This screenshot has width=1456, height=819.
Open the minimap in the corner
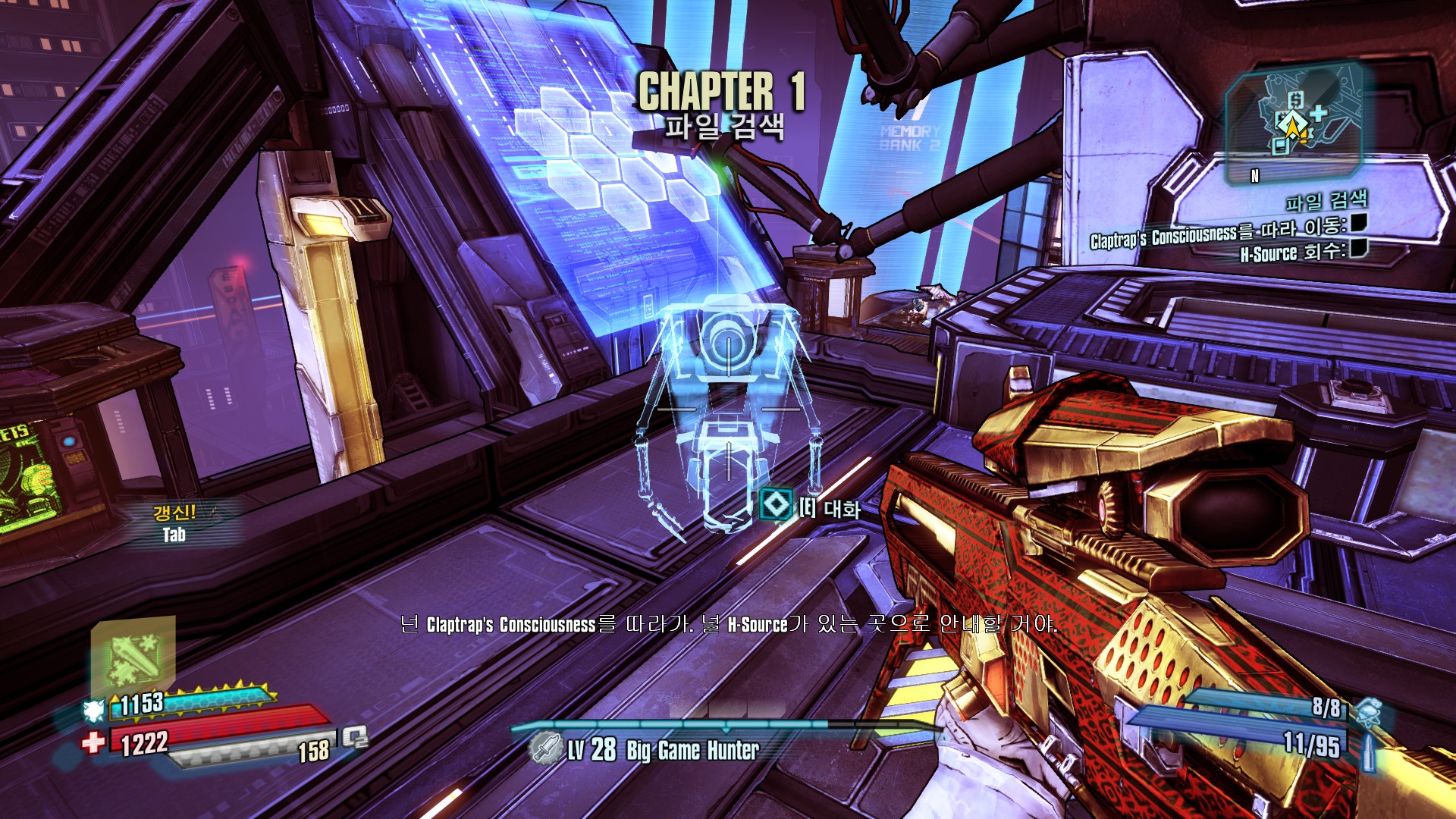1294,121
